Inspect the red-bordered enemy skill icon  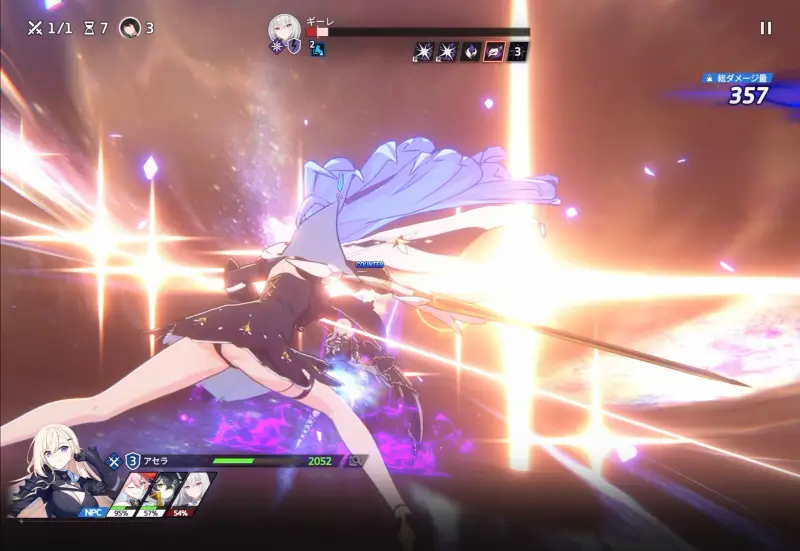click(x=493, y=51)
